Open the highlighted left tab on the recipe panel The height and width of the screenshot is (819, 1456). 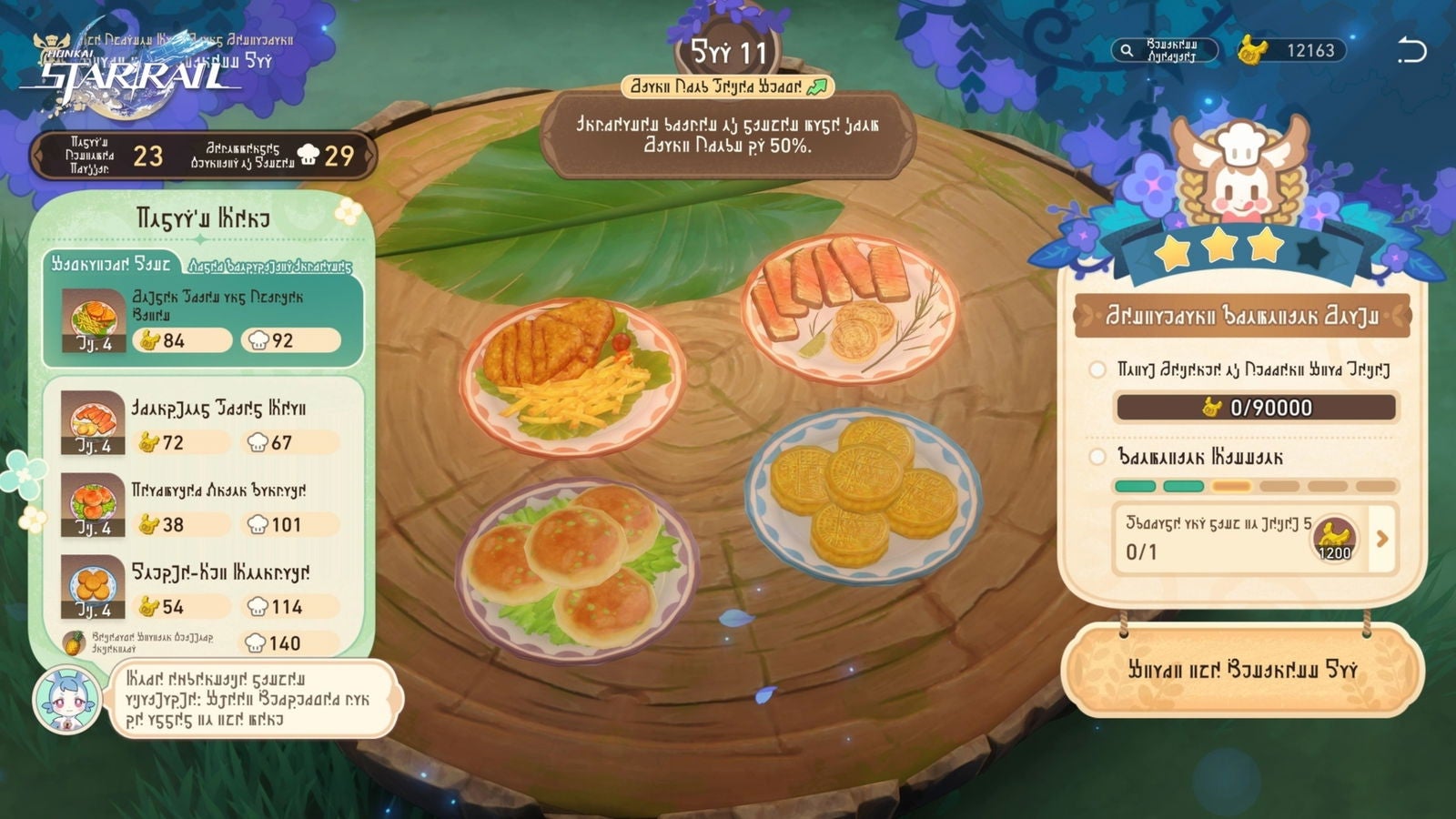(111, 265)
